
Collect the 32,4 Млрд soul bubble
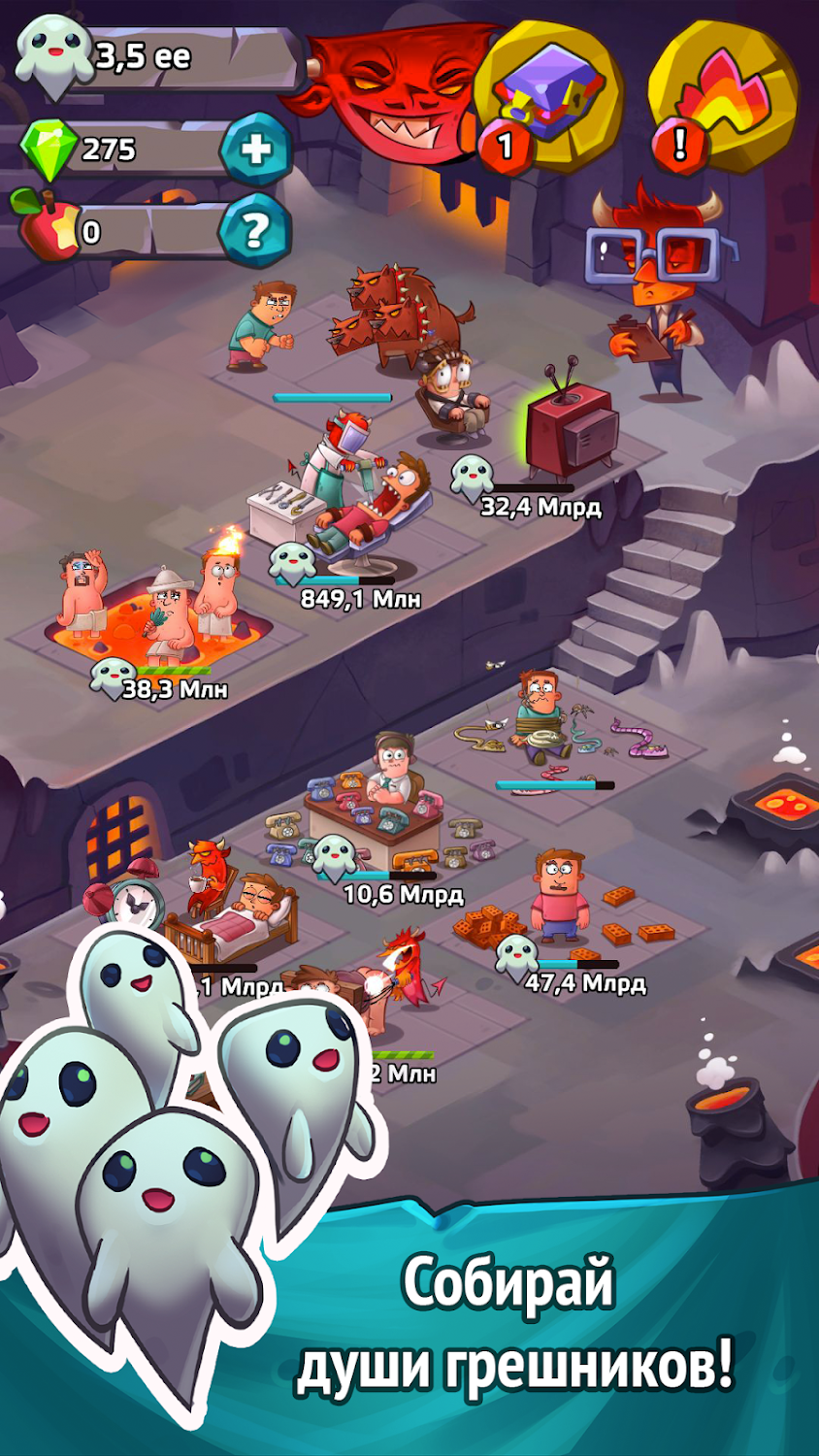473,476
